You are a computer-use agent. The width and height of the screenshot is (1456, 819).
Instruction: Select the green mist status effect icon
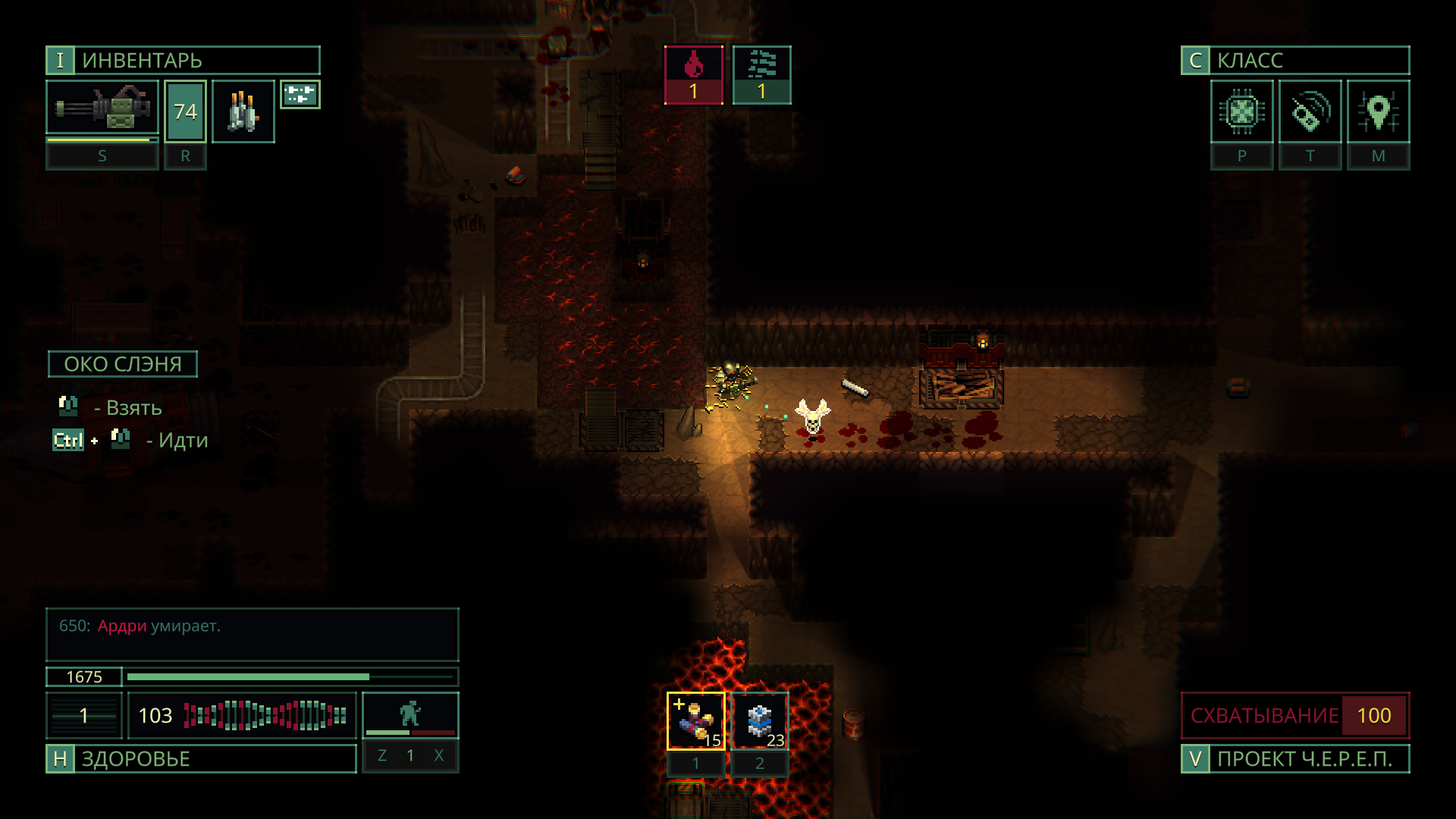tap(761, 75)
